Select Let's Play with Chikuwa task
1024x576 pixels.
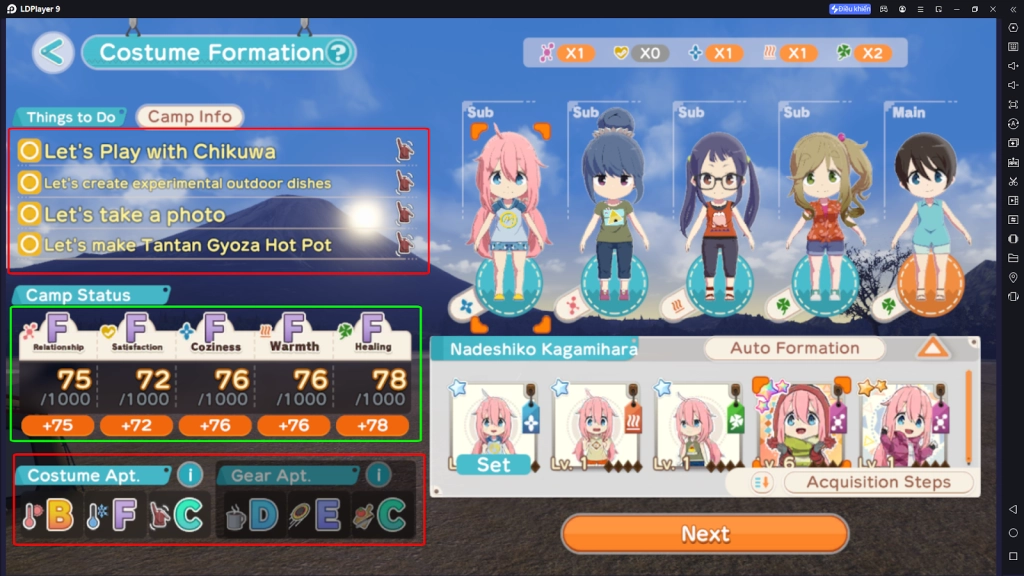(x=160, y=151)
